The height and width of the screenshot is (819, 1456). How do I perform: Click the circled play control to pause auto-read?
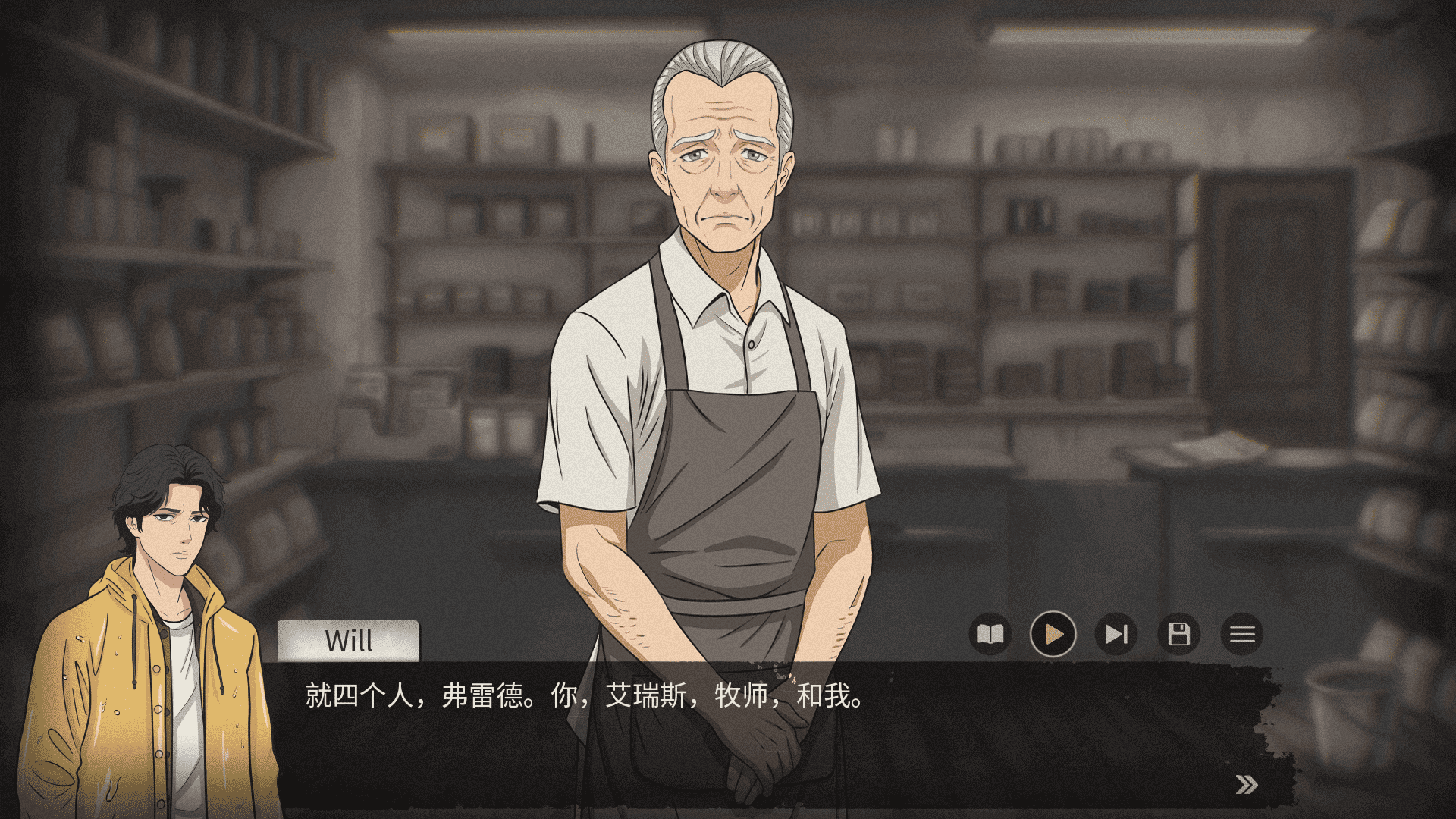pos(1054,635)
